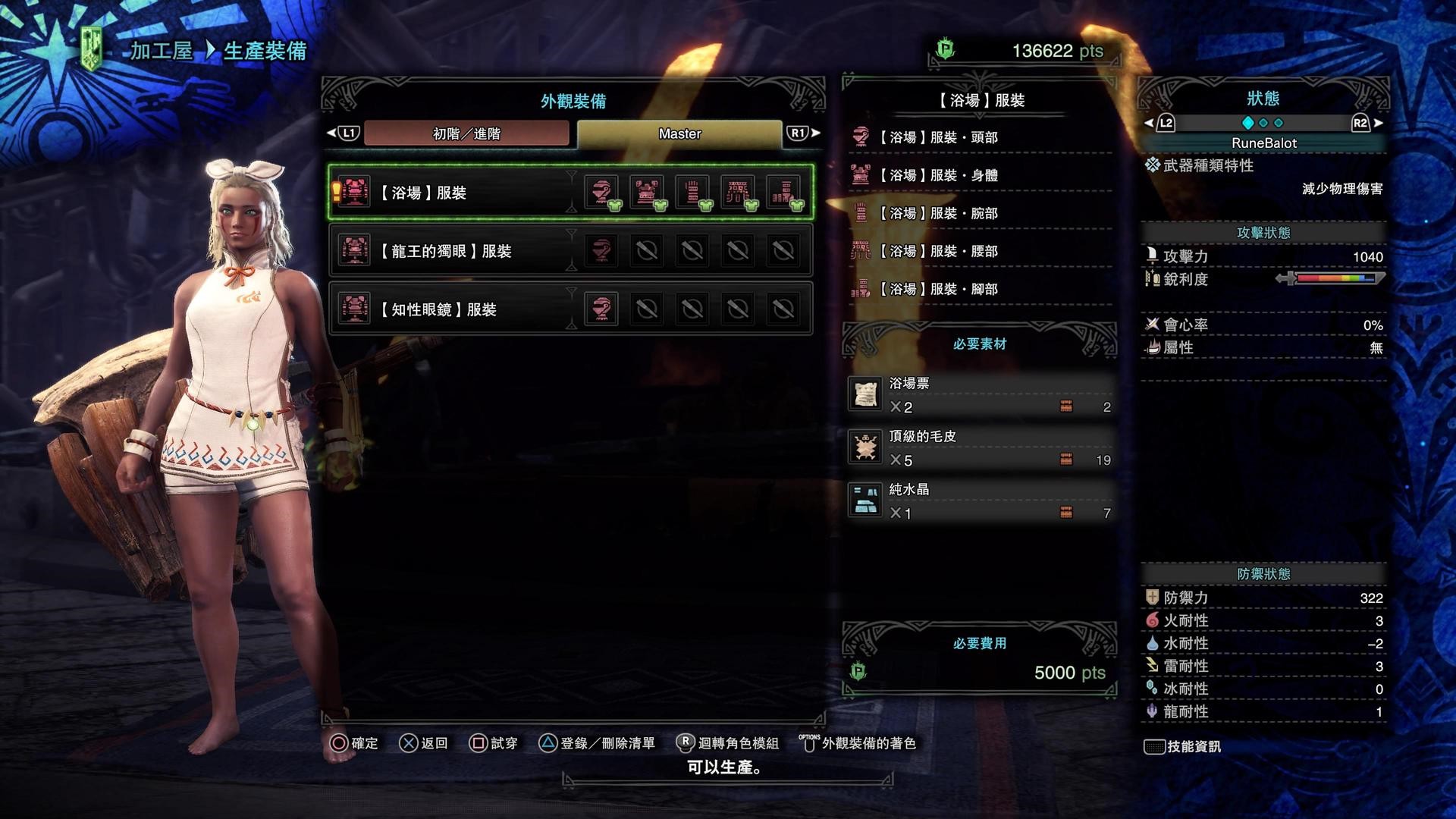Viewport: 1456px width, 819px height.
Task: Inspect the 浴場票 required material
Action: click(x=978, y=395)
